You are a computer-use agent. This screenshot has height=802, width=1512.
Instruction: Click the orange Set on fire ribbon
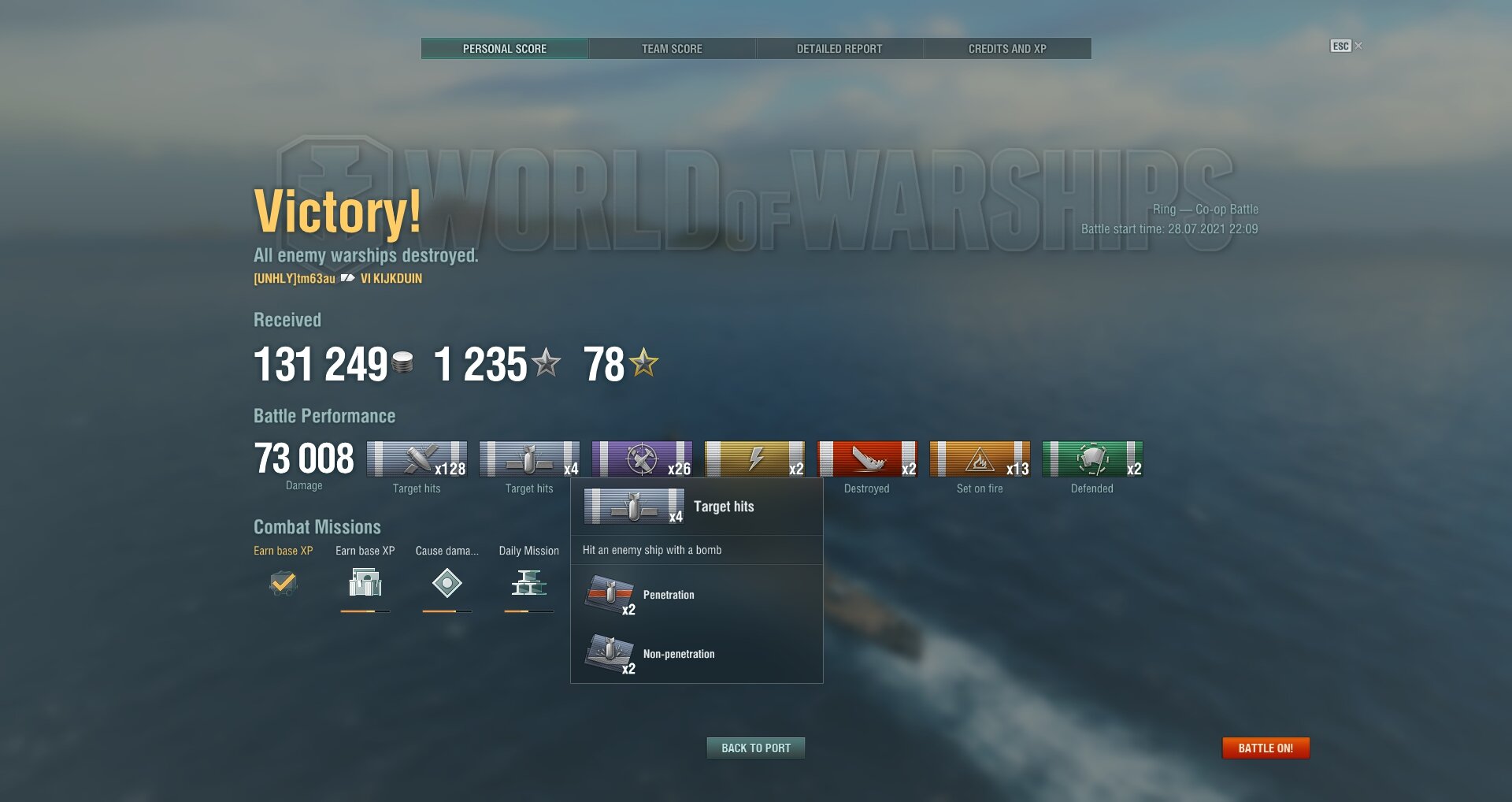click(x=980, y=459)
